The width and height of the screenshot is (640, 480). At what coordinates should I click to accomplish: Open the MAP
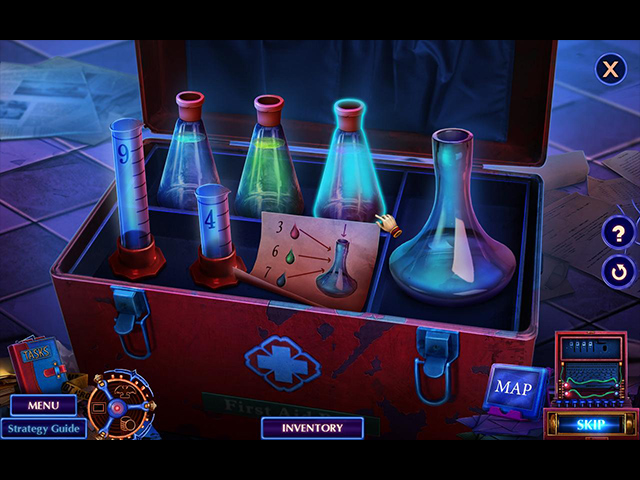tap(514, 387)
